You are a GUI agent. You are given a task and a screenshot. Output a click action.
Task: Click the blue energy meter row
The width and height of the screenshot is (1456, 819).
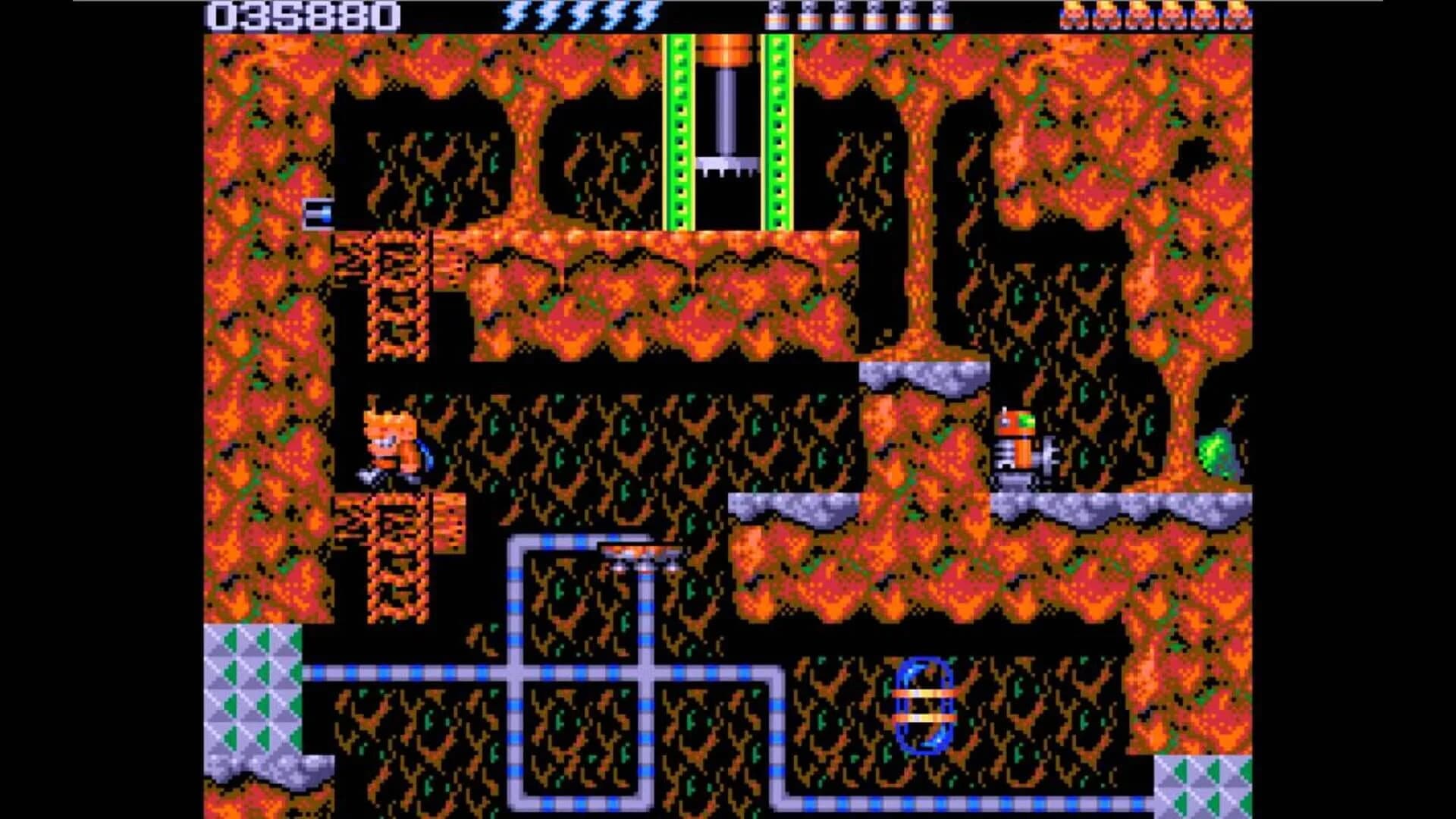[x=580, y=14]
